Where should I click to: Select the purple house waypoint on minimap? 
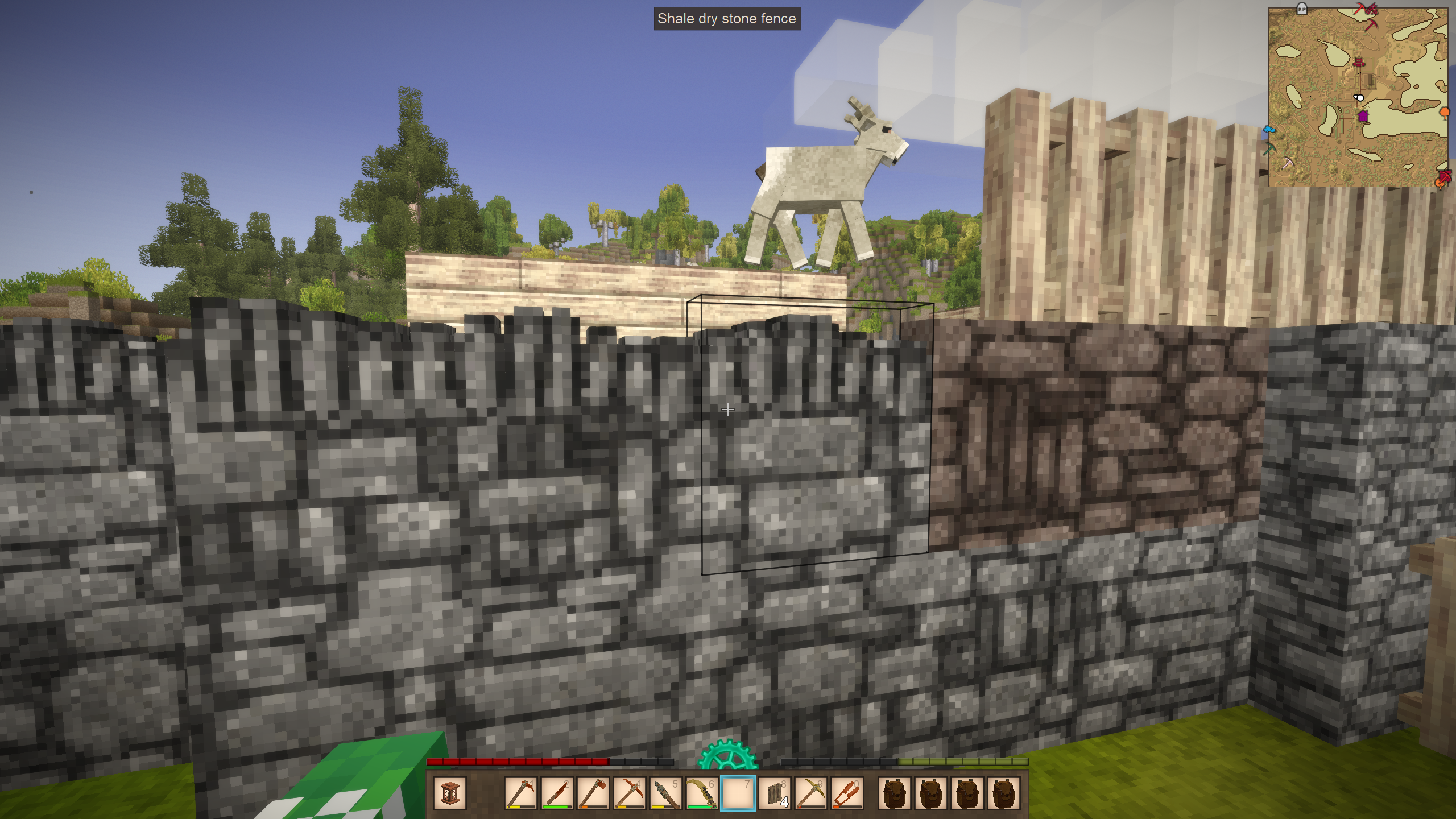[1363, 117]
